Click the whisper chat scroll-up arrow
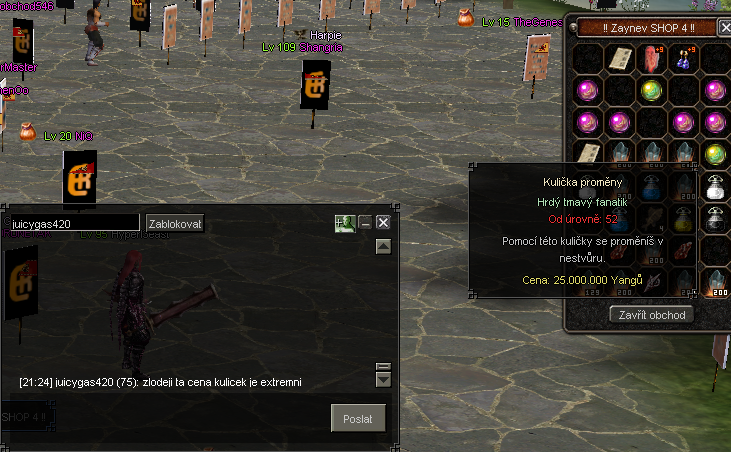The height and width of the screenshot is (452, 731). 383,247
